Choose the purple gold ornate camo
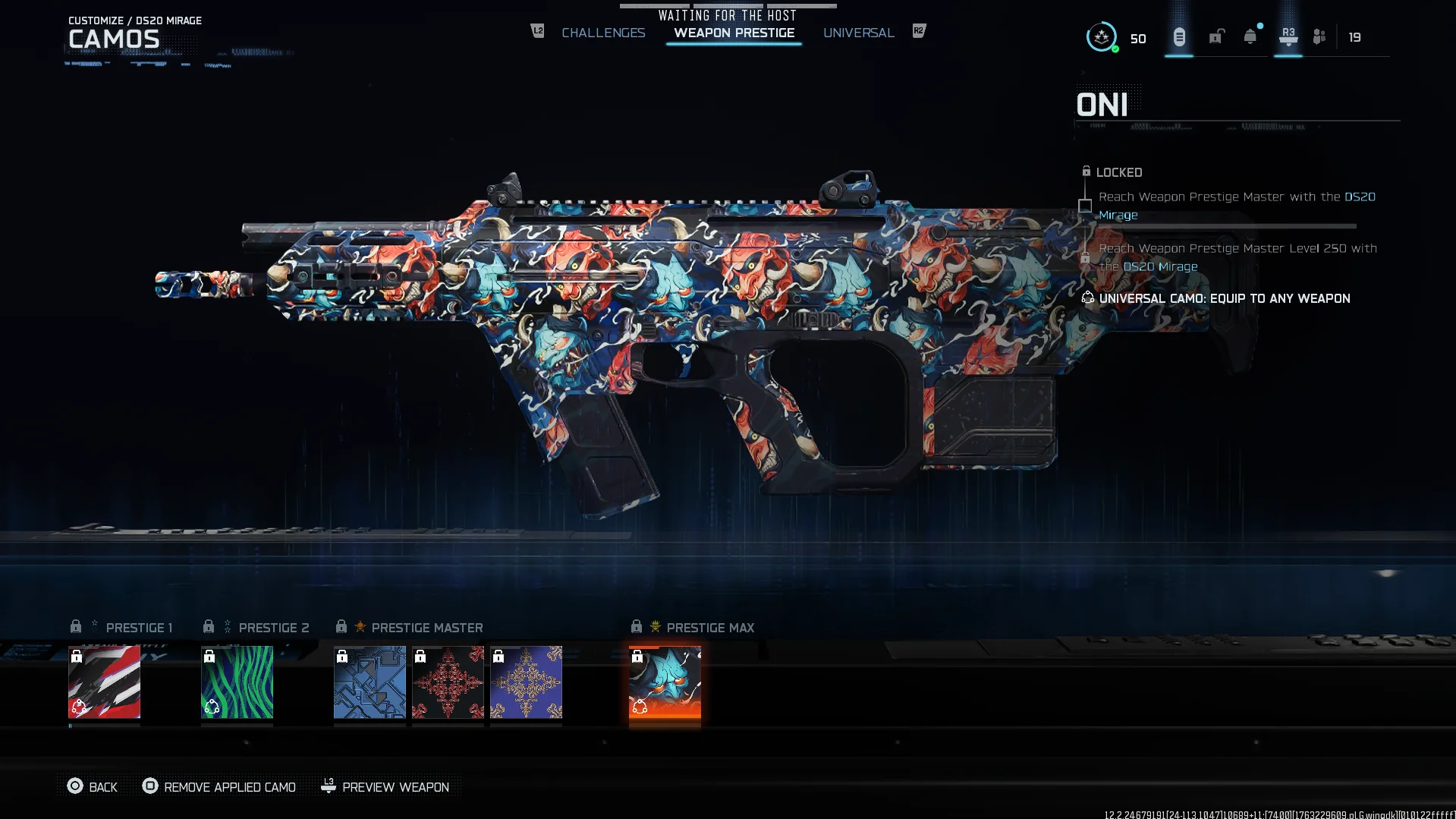Viewport: 1456px width, 819px height. [526, 682]
